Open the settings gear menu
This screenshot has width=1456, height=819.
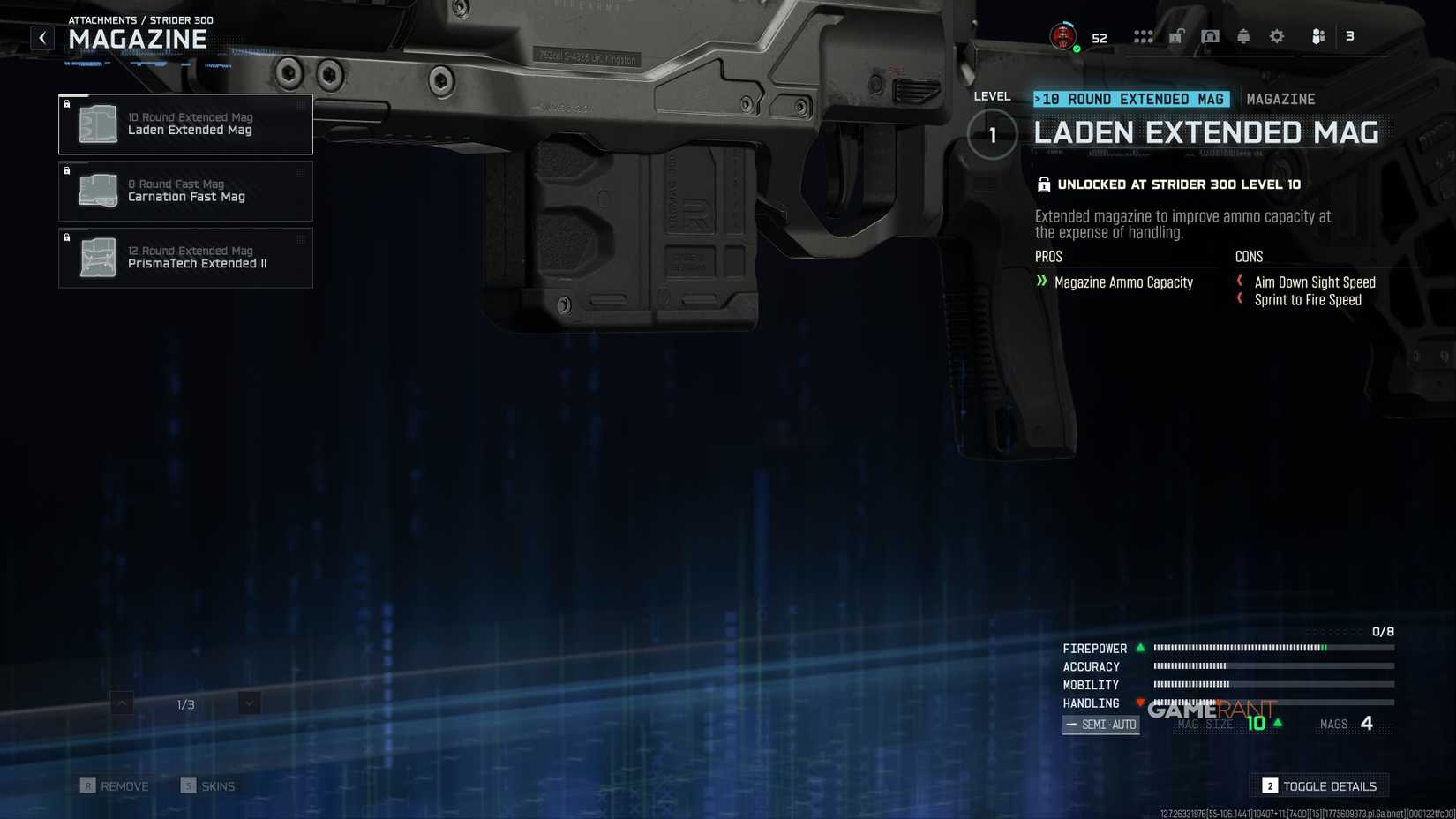pyautogui.click(x=1276, y=36)
